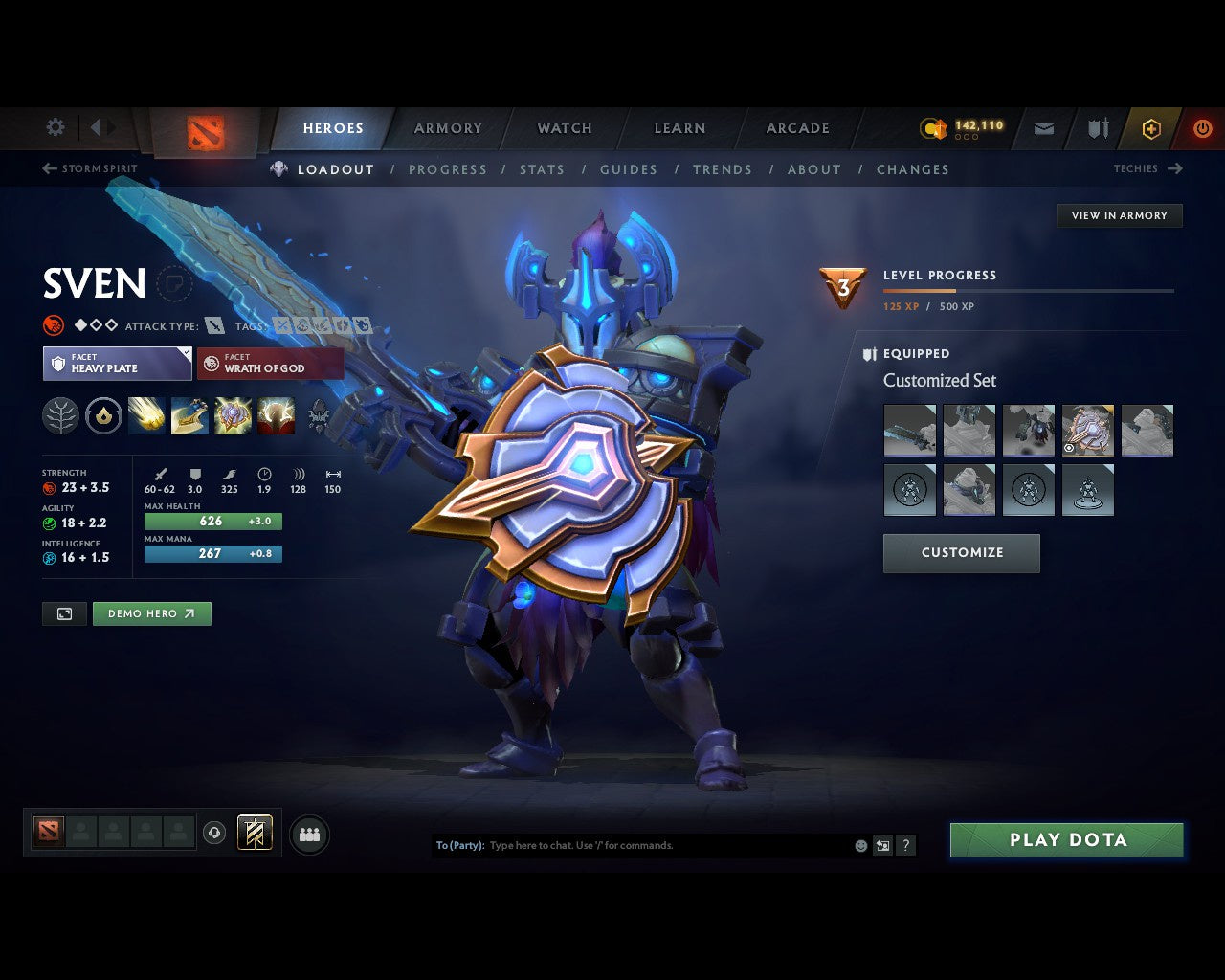Toggle the party members icon
Viewport: 1225px width, 980px height.
click(309, 833)
